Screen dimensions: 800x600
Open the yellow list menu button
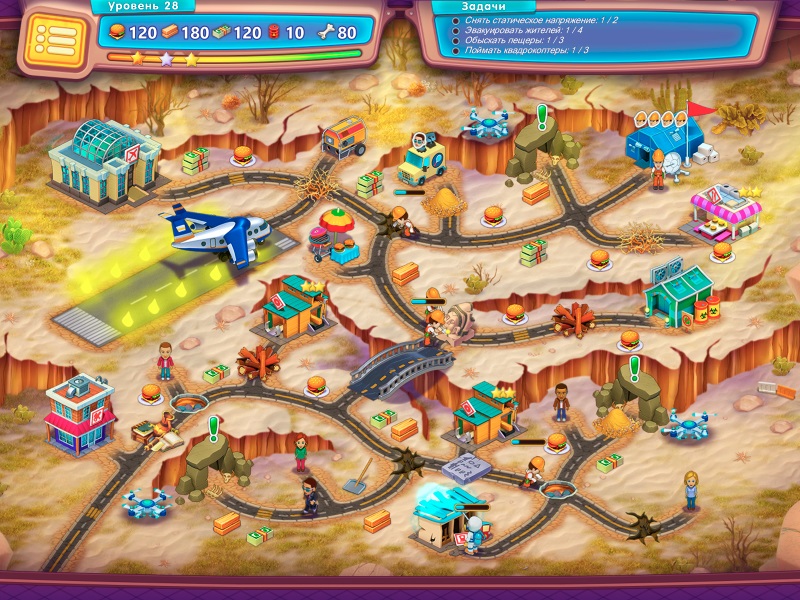[x=50, y=39]
